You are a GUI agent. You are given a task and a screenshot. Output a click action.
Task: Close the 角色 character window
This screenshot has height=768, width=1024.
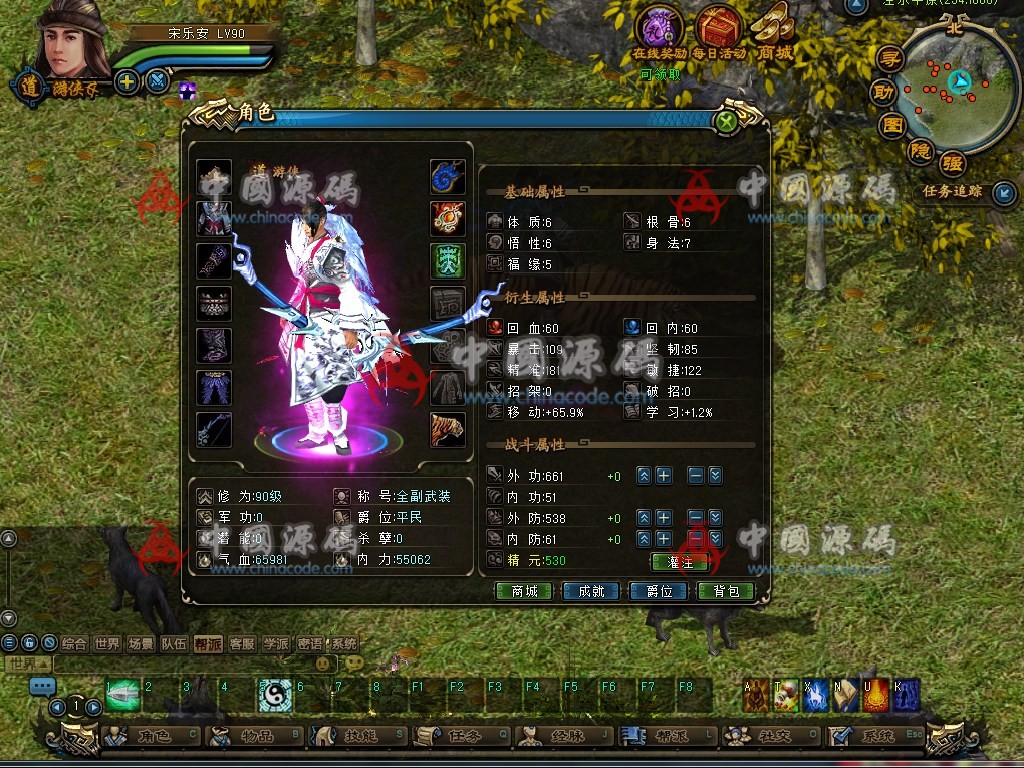pos(727,122)
